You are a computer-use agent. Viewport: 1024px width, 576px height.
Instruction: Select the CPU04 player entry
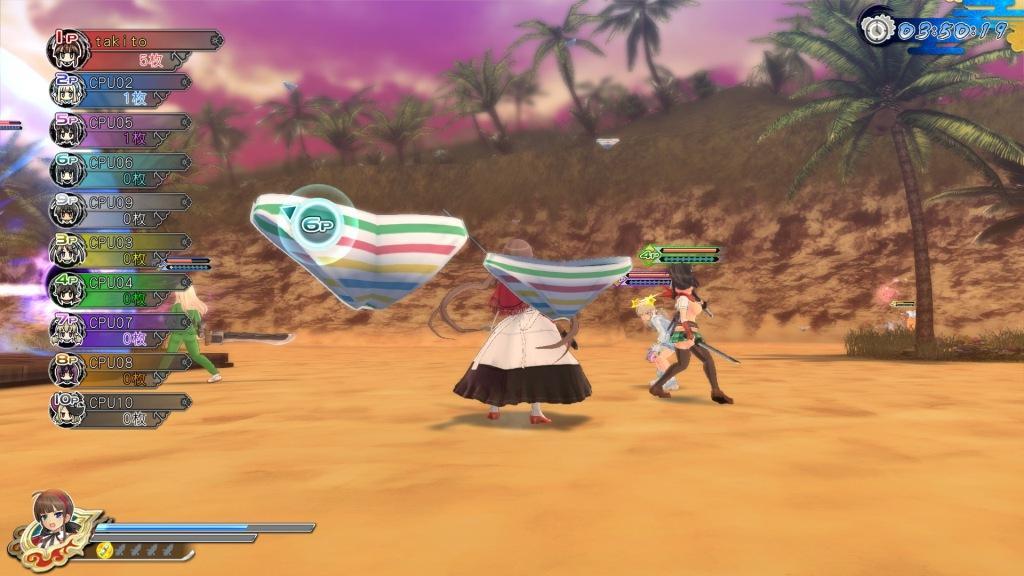[x=122, y=290]
